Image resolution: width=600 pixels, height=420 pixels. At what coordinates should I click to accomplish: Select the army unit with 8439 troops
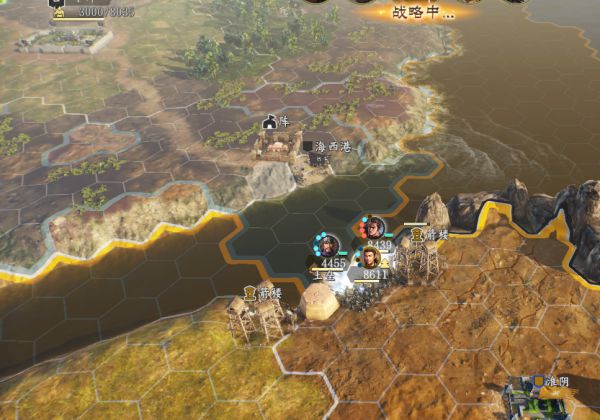[x=374, y=229]
